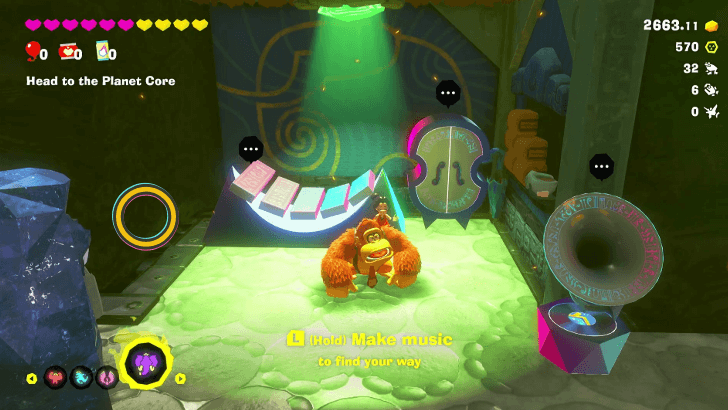Click the gold nugget currency icon

point(712,24)
